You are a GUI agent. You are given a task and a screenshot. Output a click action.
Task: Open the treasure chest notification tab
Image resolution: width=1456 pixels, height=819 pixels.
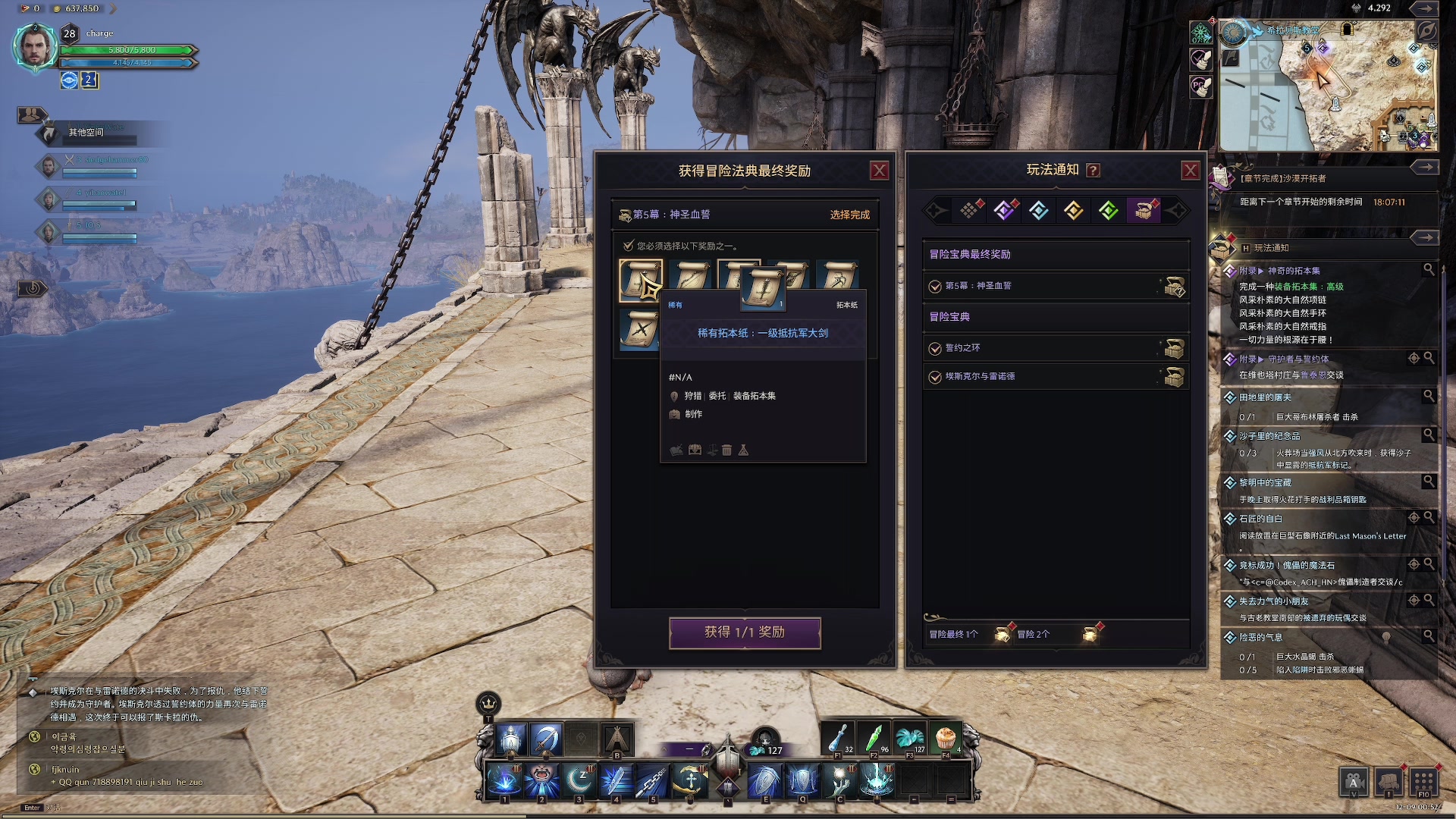(x=1144, y=210)
